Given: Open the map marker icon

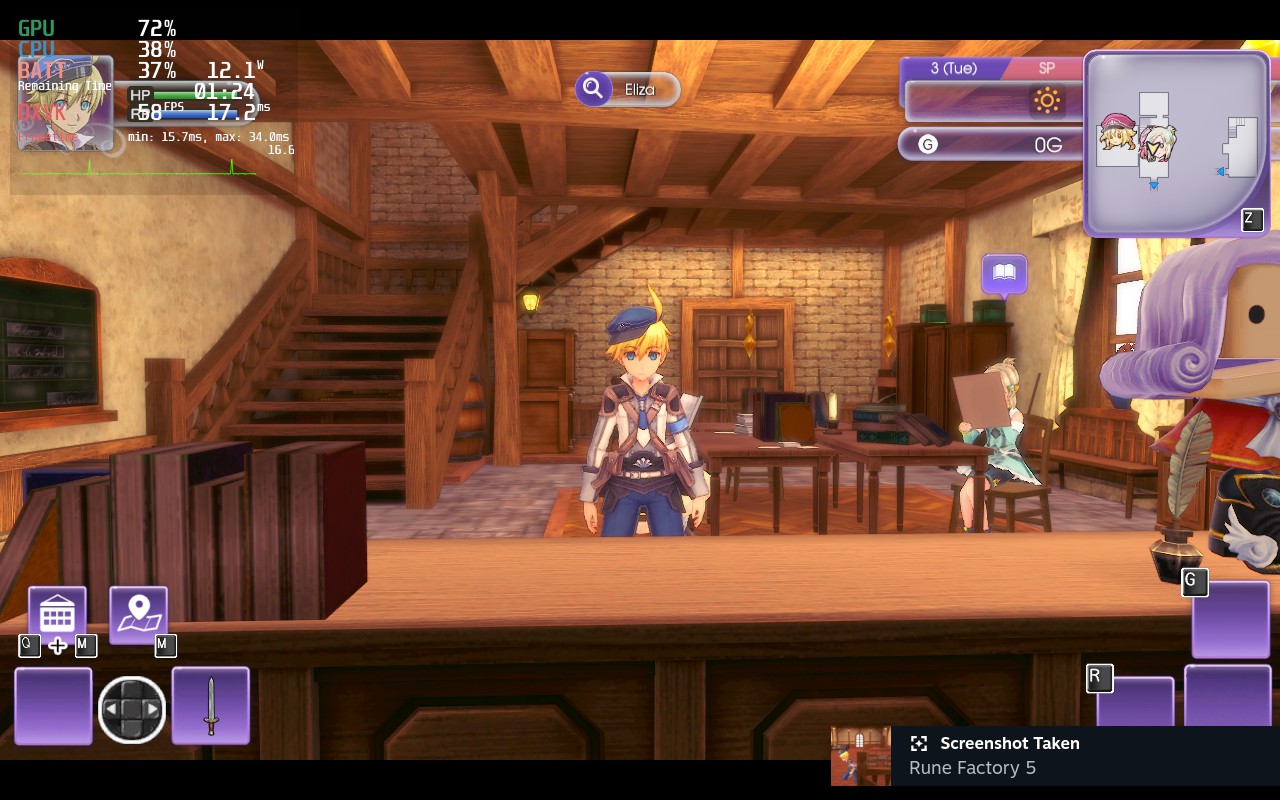Looking at the screenshot, I should point(138,612).
